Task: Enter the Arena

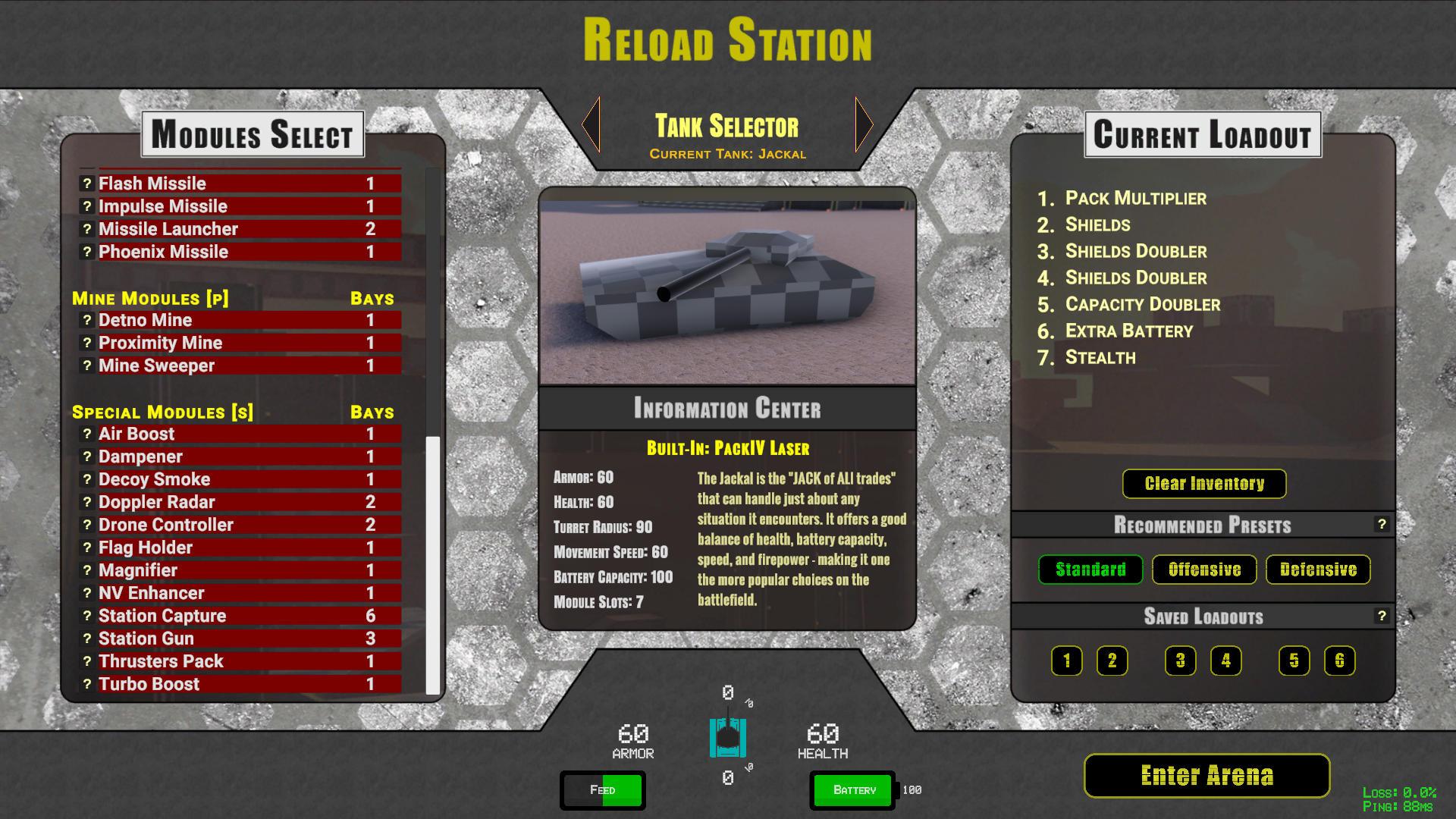Action: [x=1207, y=775]
